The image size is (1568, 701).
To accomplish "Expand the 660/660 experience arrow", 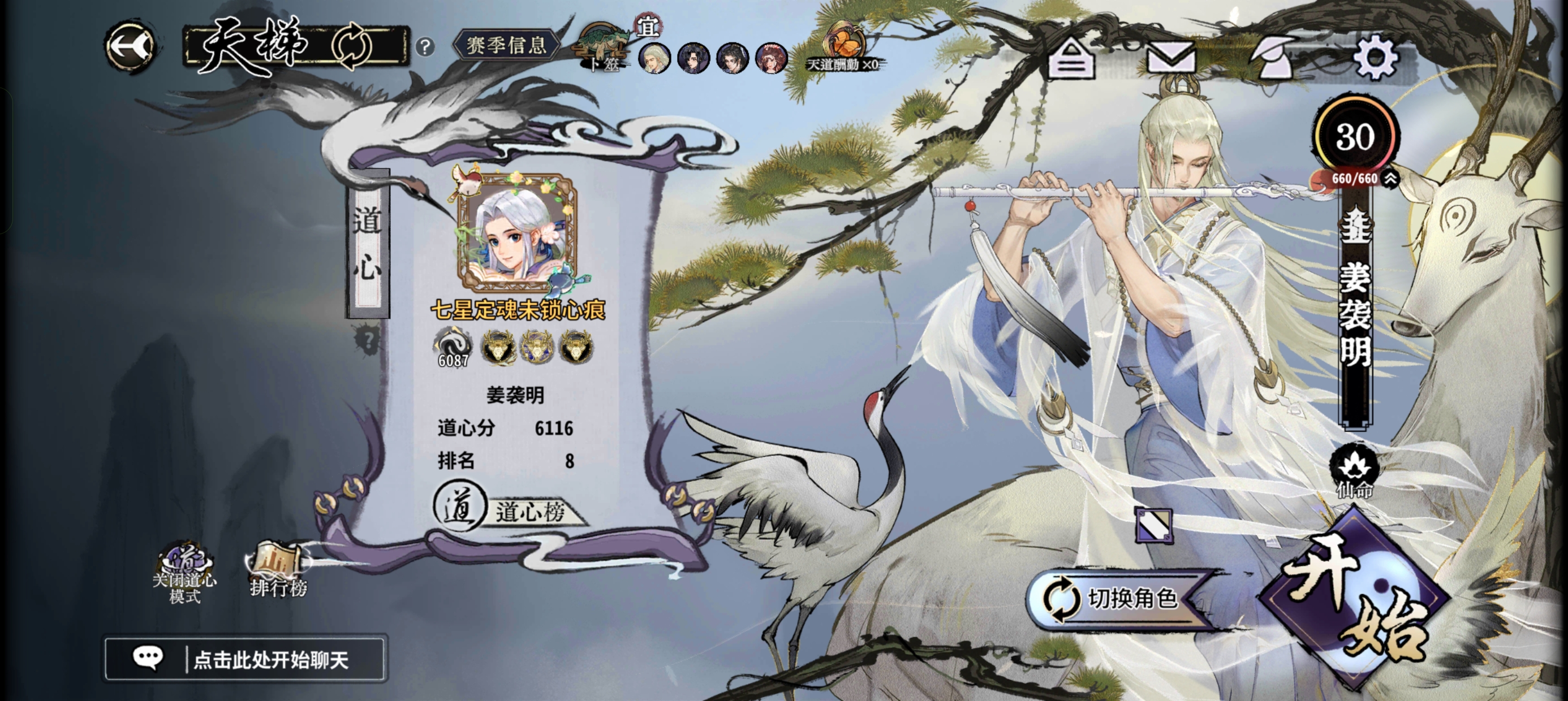I will click(1390, 178).
